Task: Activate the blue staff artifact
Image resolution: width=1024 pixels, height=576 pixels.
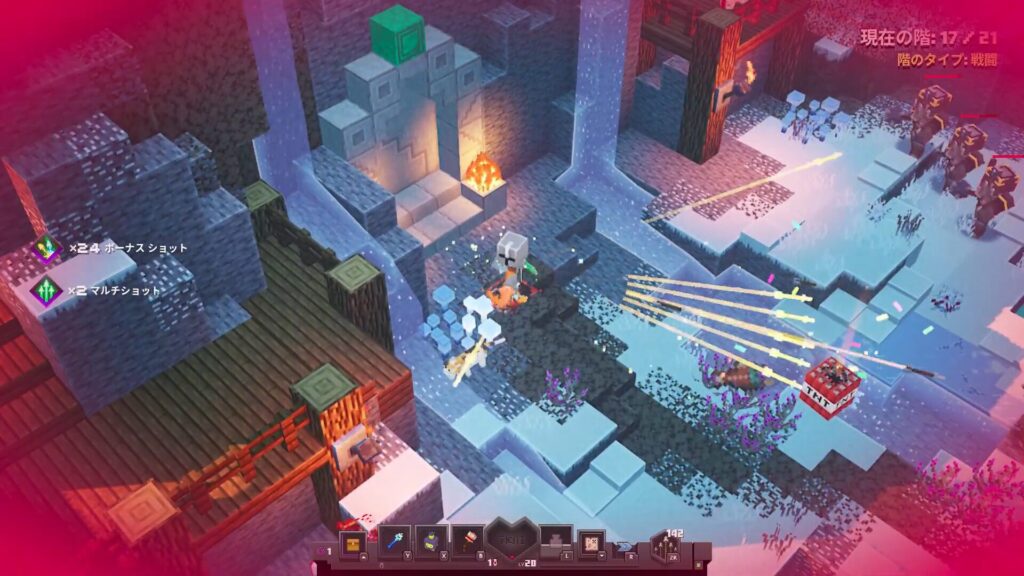Action: pos(393,542)
